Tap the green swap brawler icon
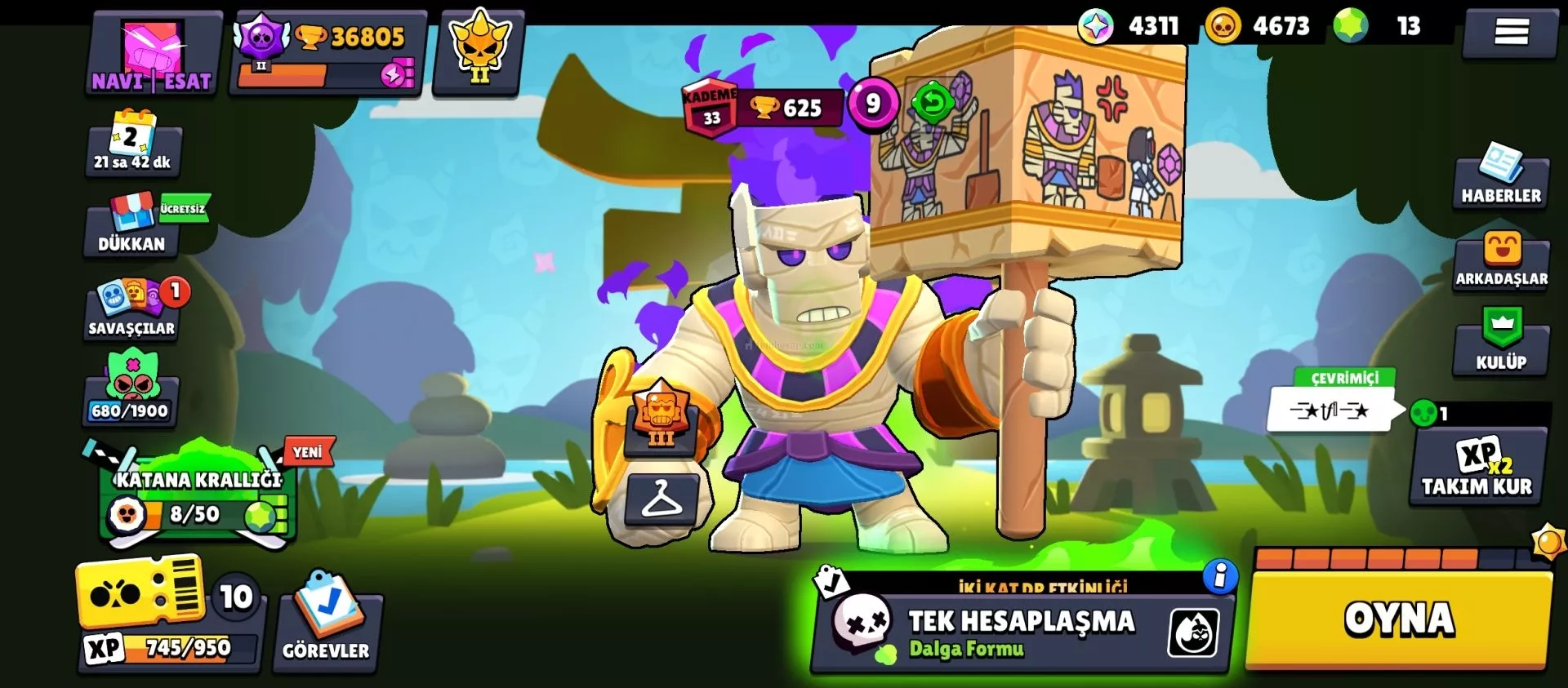The height and width of the screenshot is (688, 1568). click(x=933, y=103)
